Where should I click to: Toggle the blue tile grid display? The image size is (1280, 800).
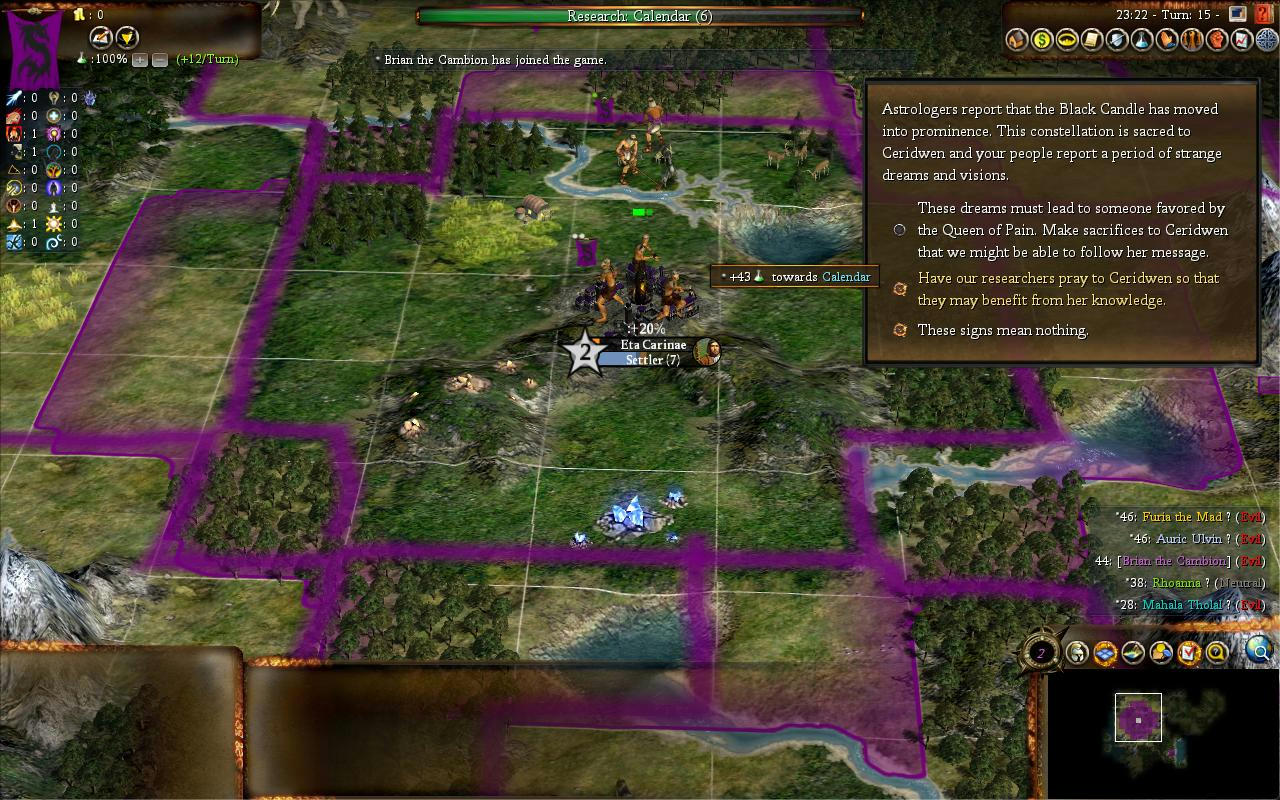tap(1105, 654)
